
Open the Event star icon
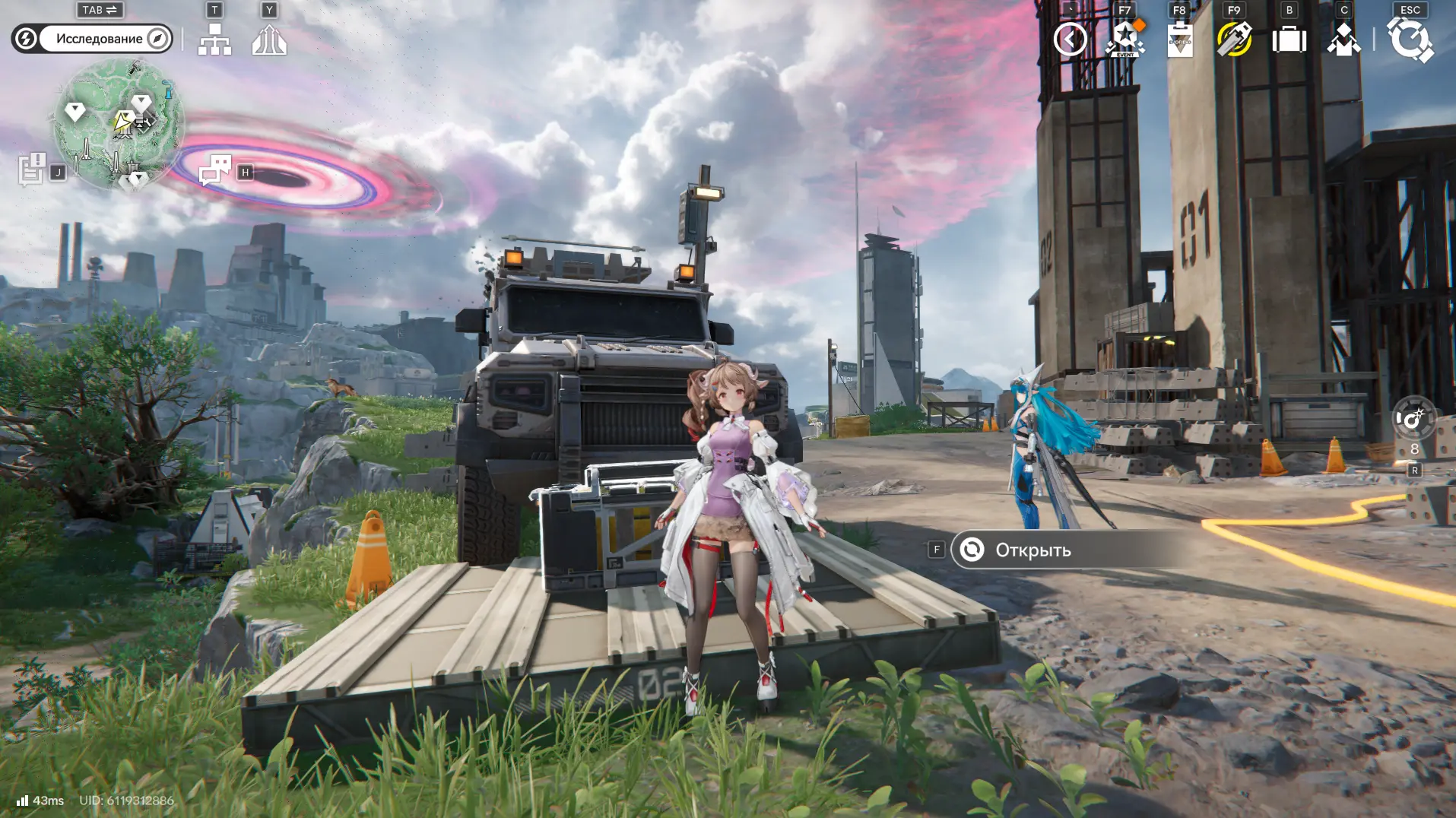tap(1125, 40)
